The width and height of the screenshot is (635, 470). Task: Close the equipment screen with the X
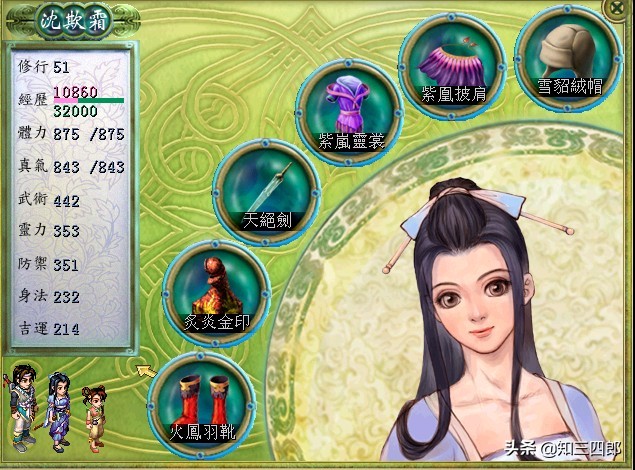(623, 7)
